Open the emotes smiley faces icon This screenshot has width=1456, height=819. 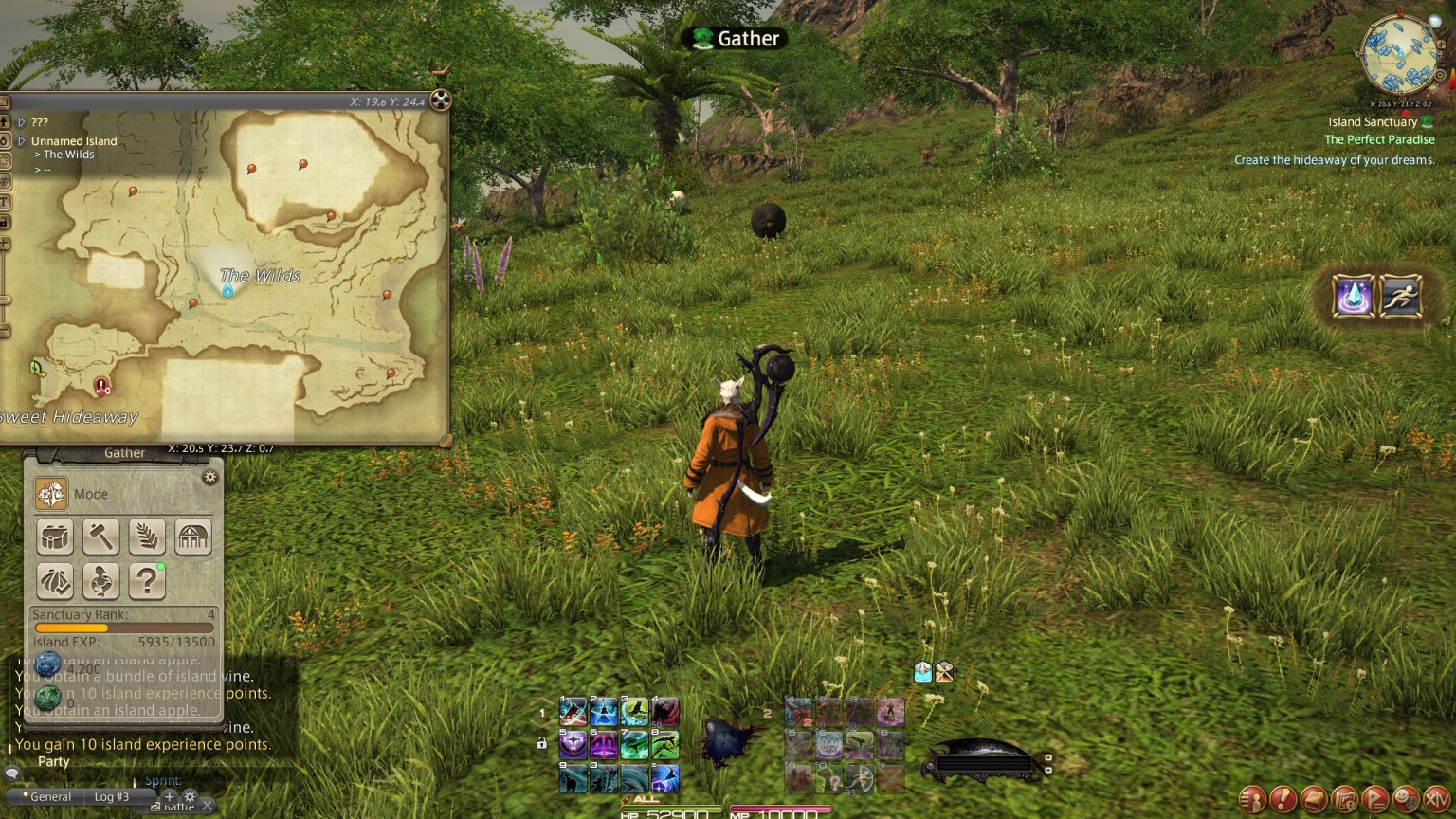point(1404,799)
